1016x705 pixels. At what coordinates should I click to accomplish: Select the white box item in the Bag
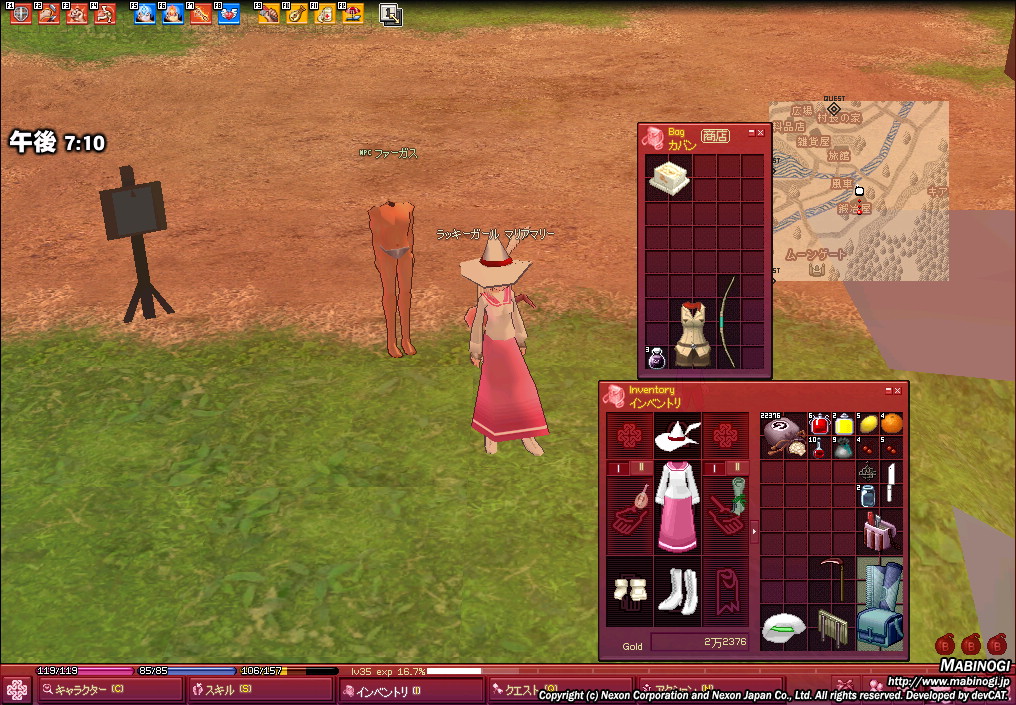tap(668, 177)
